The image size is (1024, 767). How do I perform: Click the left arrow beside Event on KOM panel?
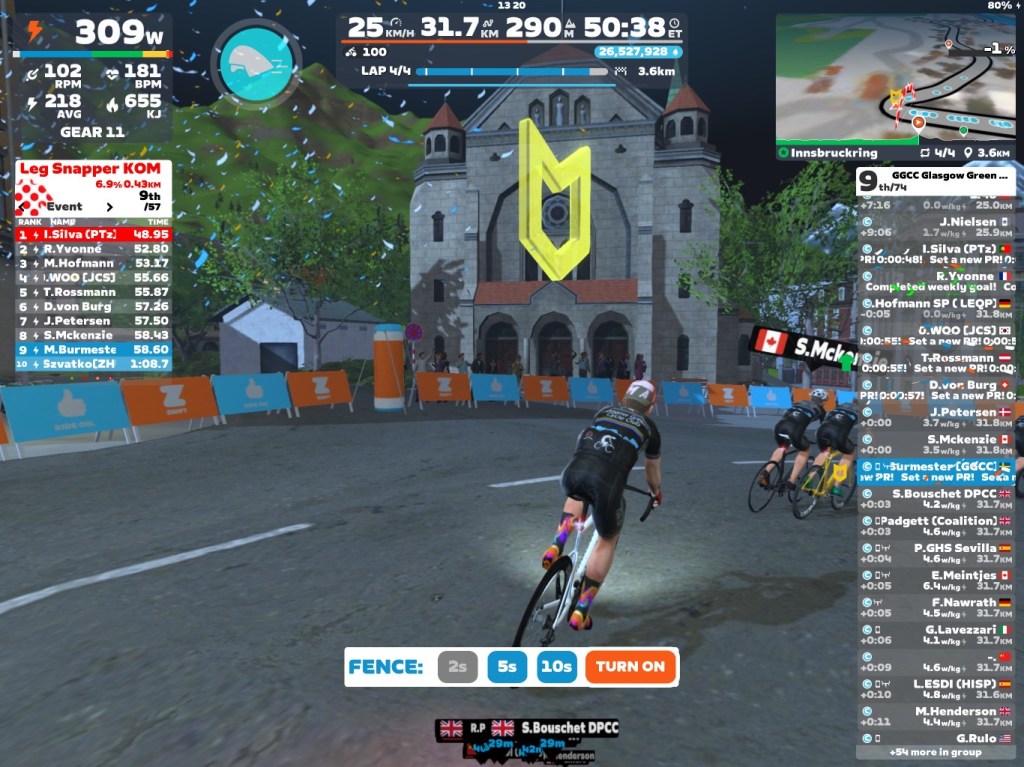(x=22, y=207)
